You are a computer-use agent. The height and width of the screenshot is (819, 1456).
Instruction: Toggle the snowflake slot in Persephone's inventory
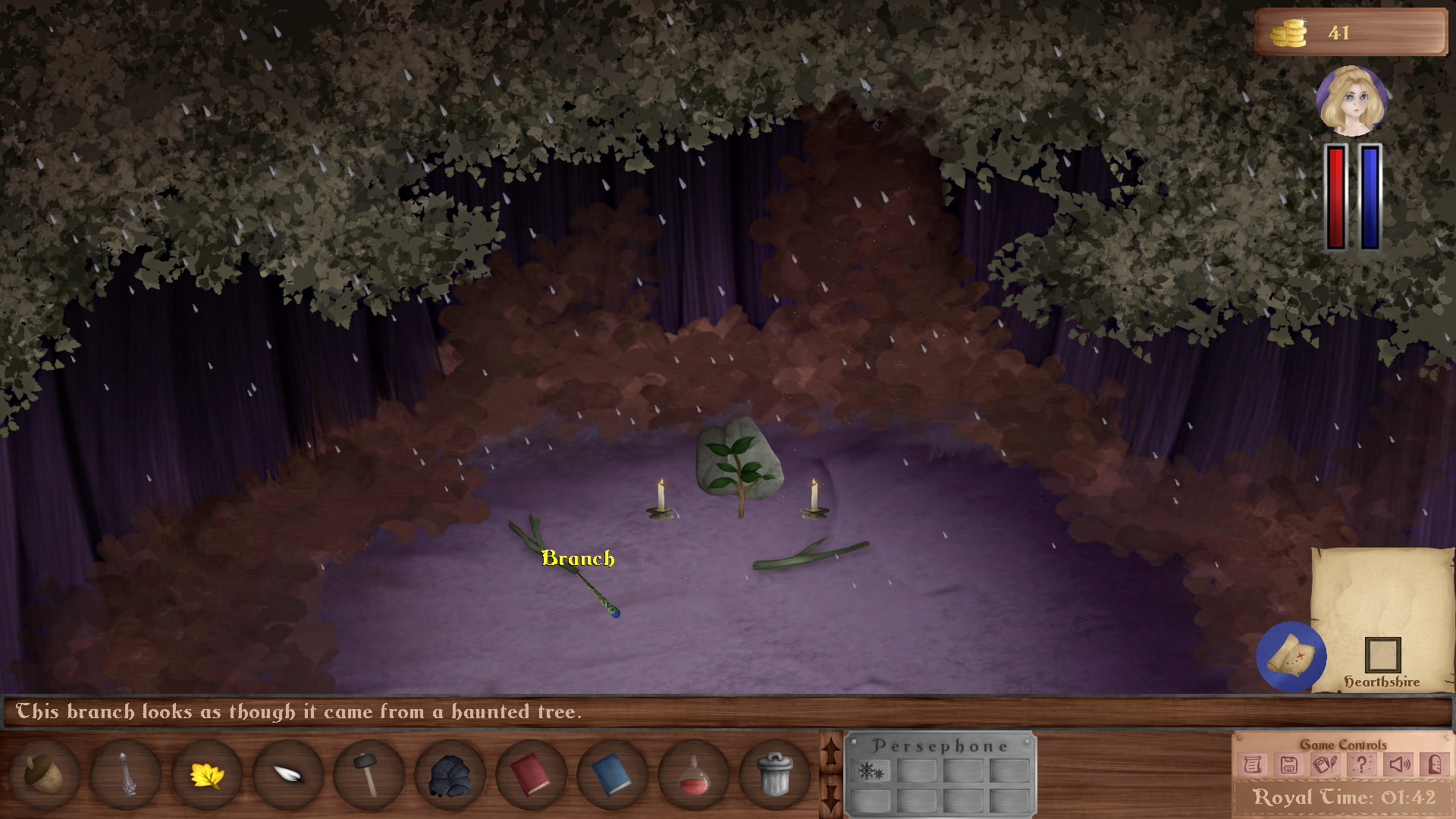coord(870,772)
